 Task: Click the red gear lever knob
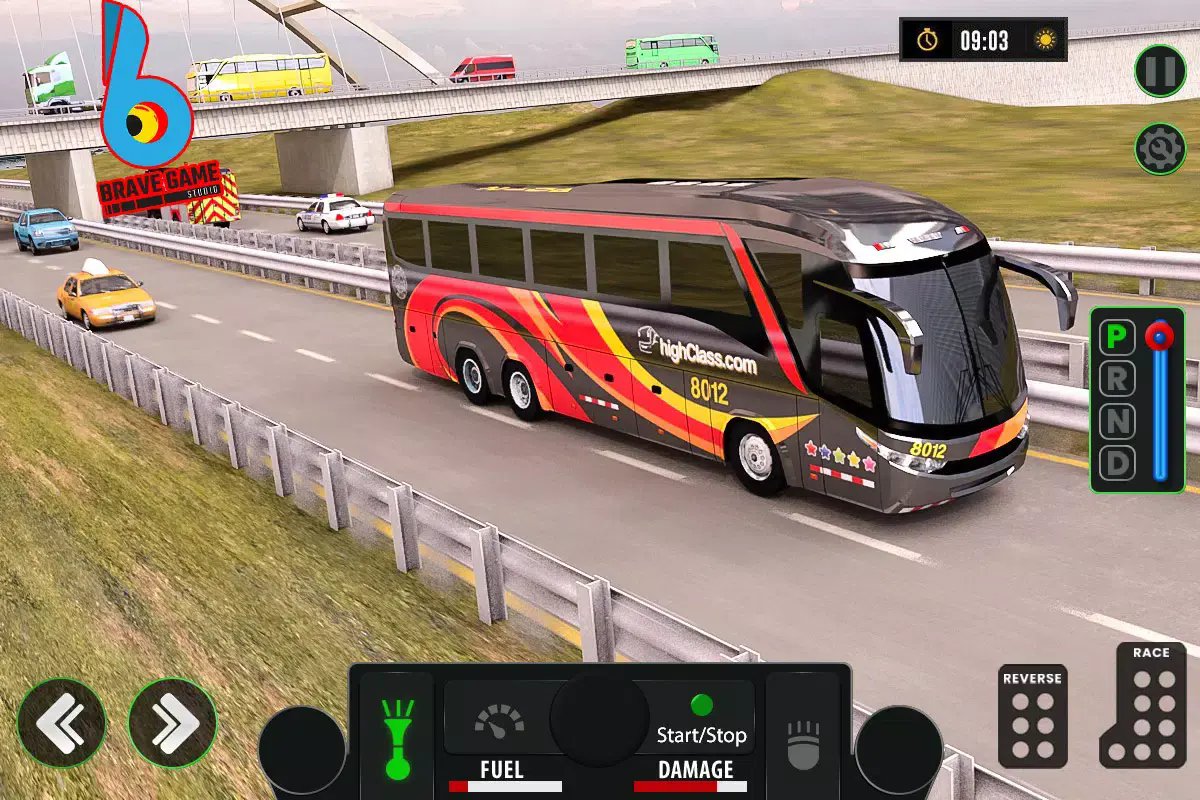1160,336
